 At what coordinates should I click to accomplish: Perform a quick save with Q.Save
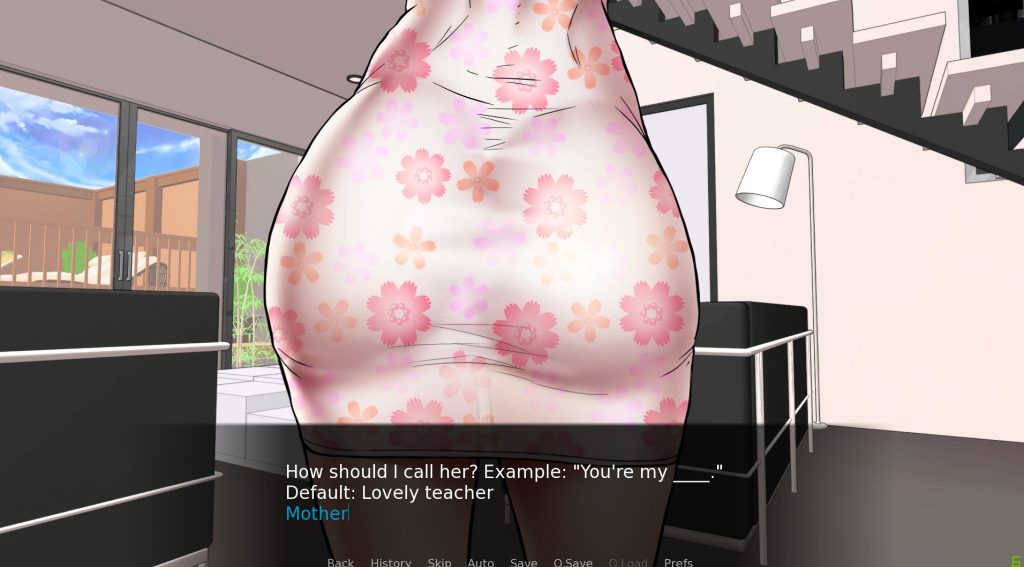click(x=572, y=562)
